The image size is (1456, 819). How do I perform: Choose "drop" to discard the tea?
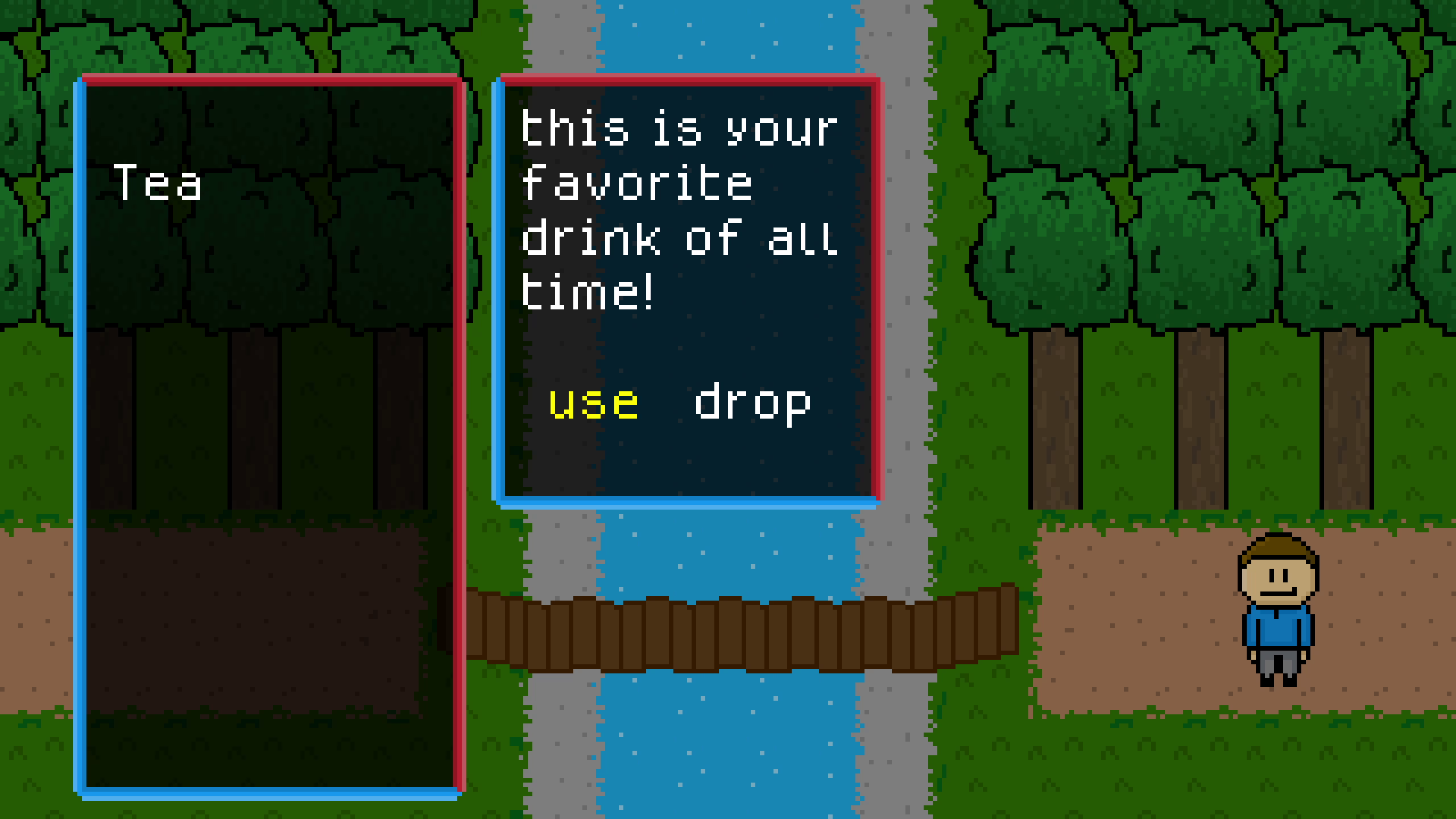point(752,403)
